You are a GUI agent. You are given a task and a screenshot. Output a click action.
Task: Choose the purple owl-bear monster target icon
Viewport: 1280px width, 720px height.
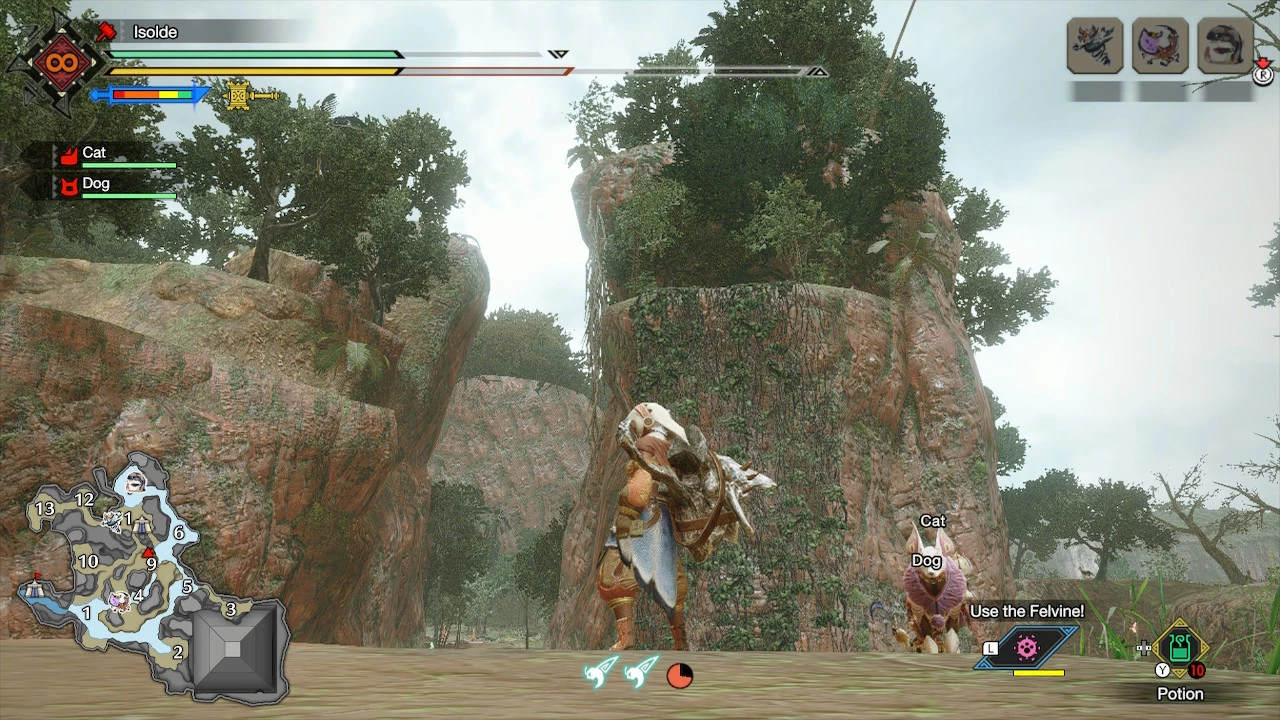pos(1160,45)
